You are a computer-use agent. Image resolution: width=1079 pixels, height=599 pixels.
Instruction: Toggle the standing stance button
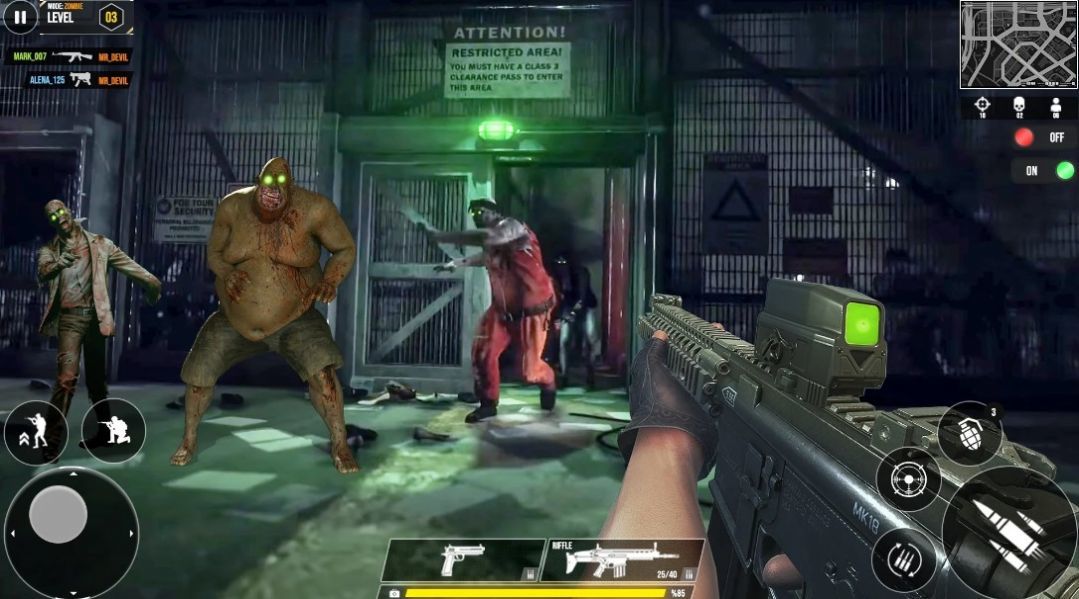[35, 431]
